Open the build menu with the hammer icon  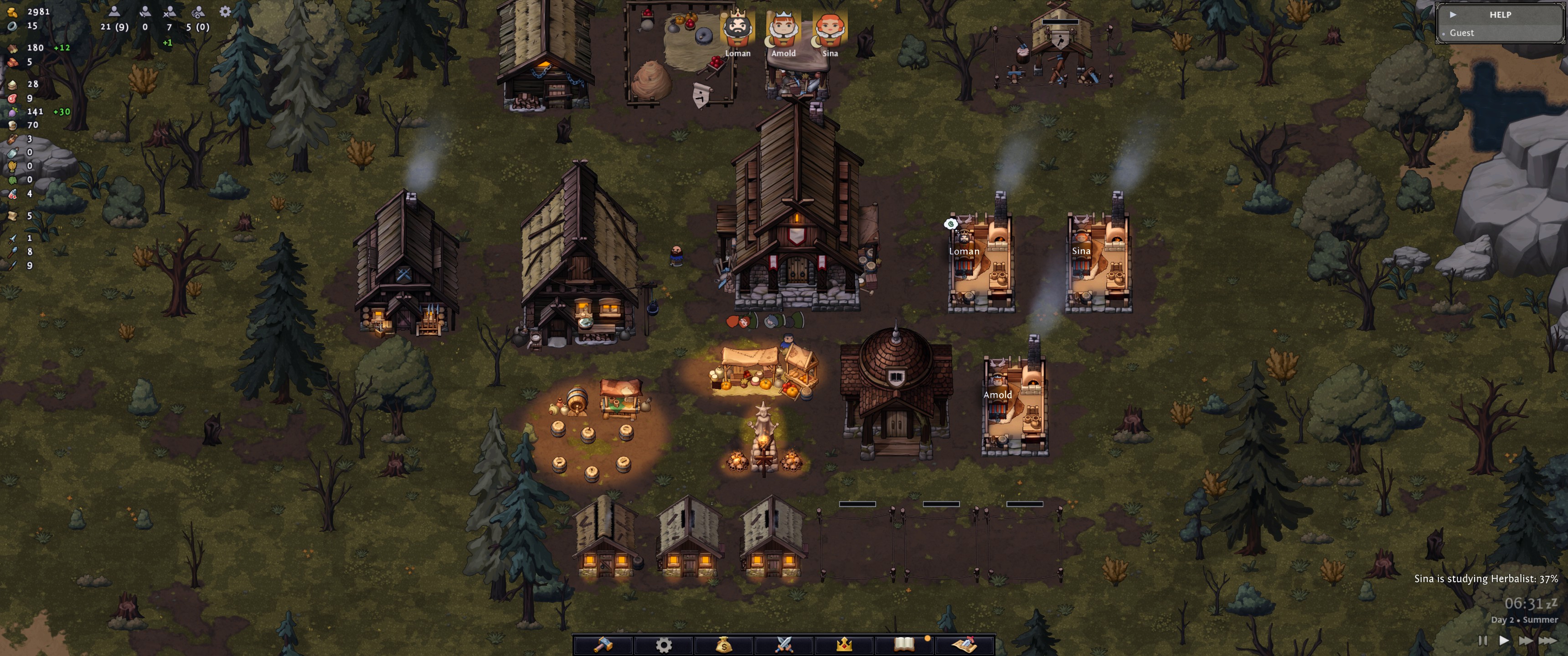[x=603, y=644]
